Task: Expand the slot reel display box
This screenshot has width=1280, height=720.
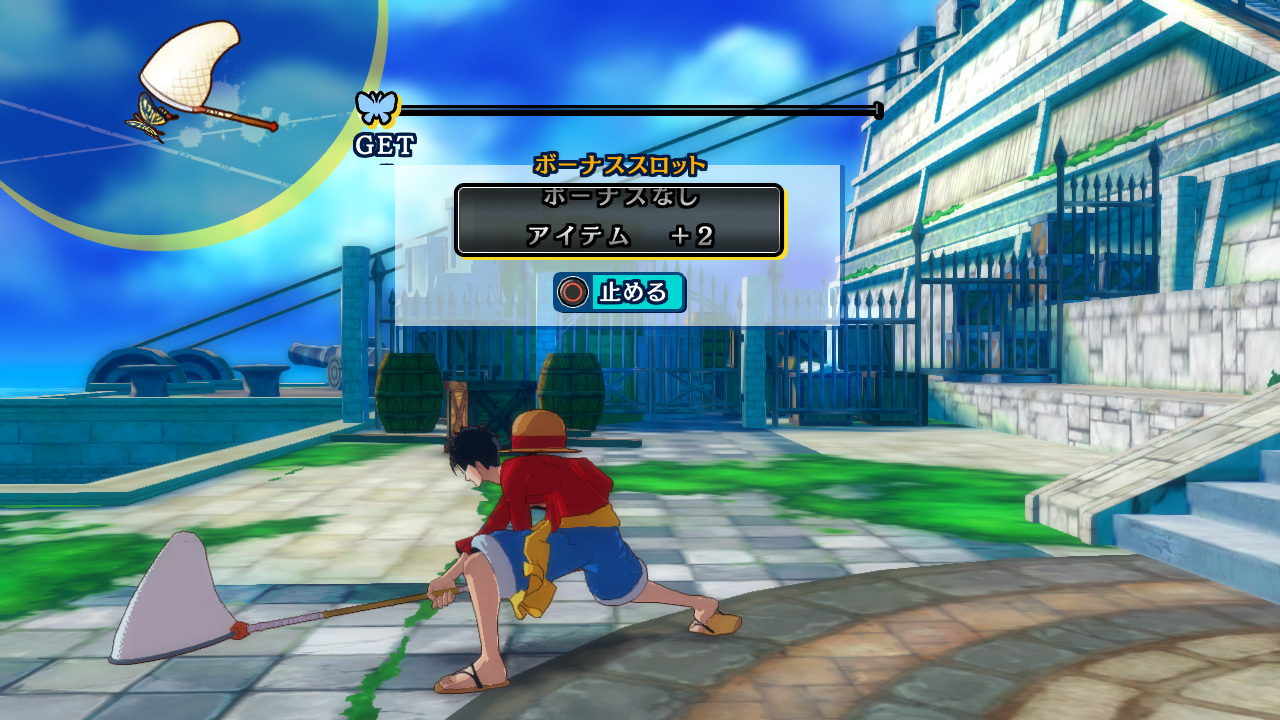Action: pos(620,220)
